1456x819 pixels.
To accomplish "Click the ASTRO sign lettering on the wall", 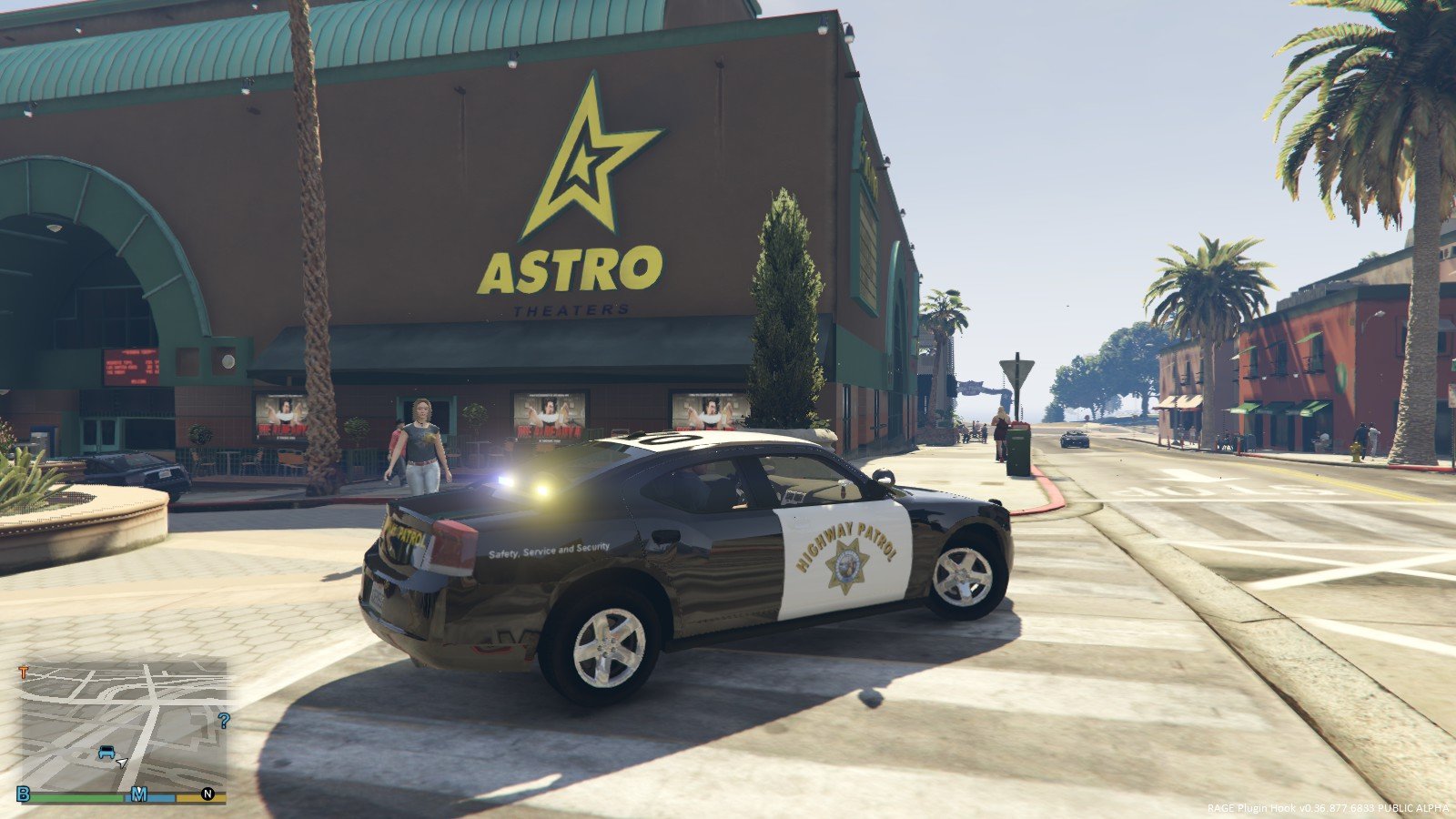I will click(x=571, y=270).
